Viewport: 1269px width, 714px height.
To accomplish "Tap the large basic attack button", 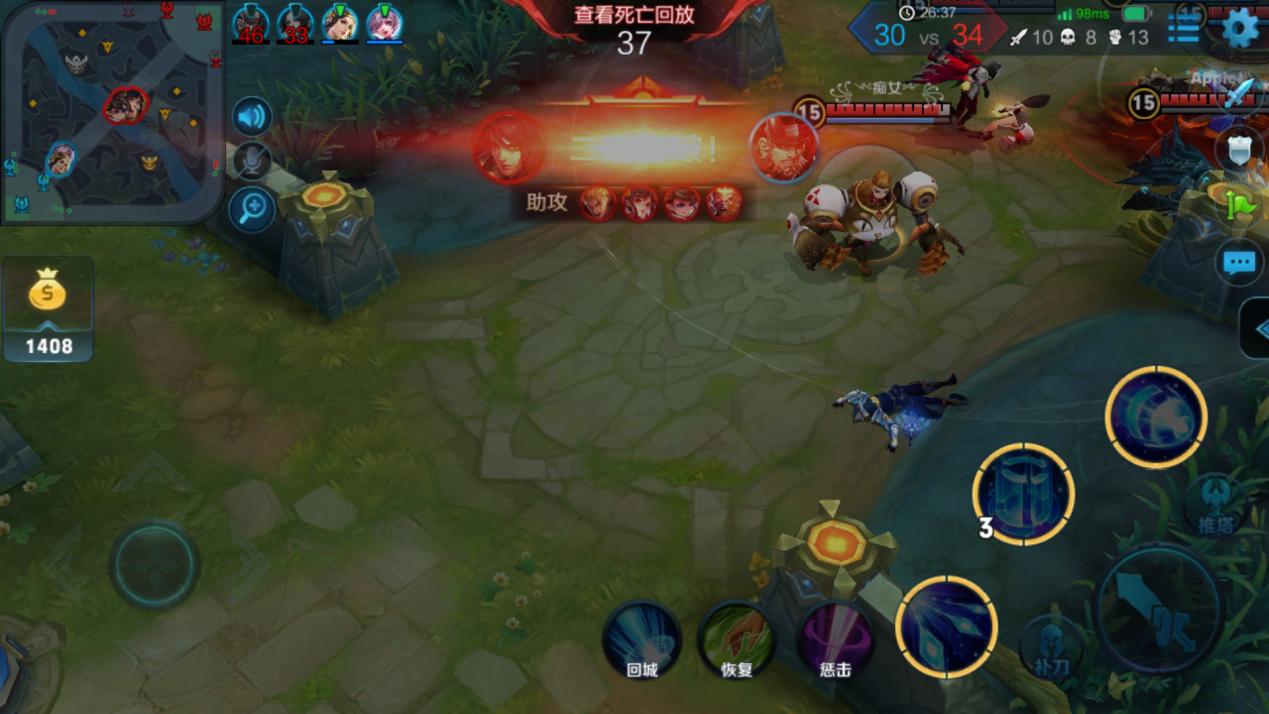I will (1158, 607).
